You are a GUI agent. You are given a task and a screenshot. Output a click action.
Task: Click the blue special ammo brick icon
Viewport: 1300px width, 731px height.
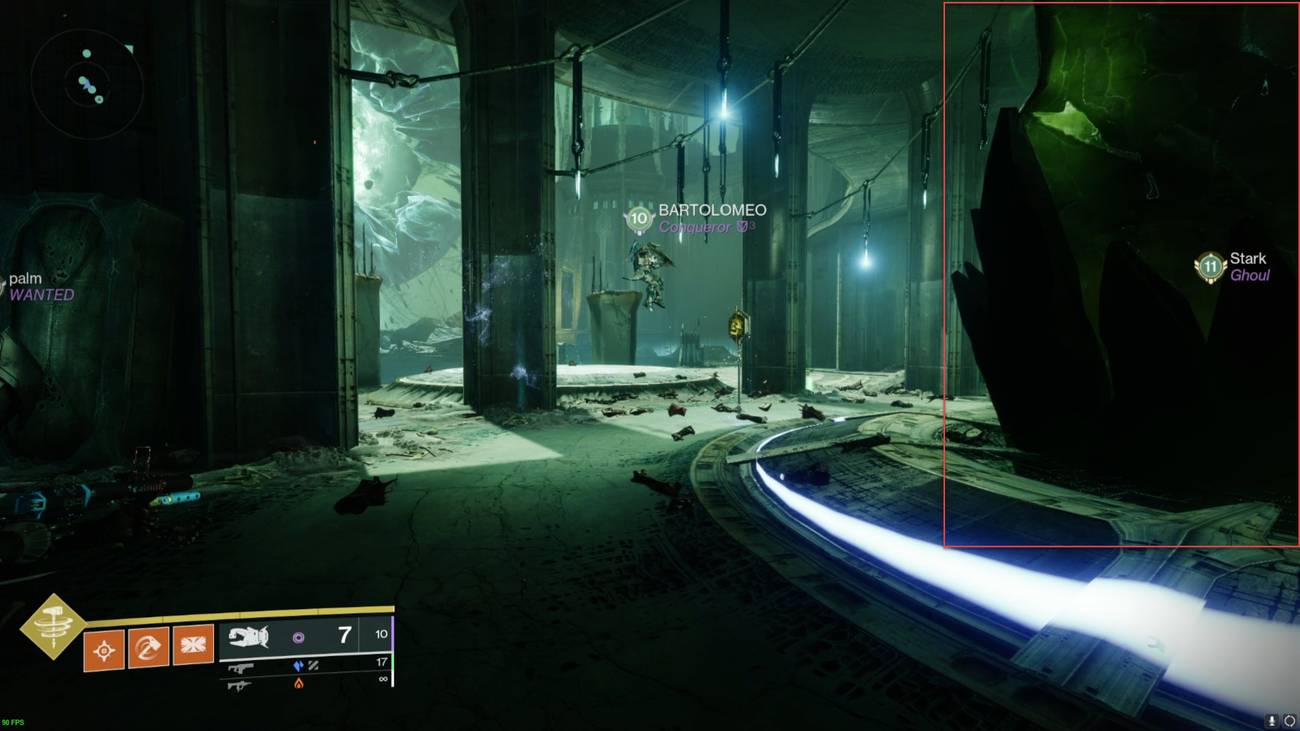[x=297, y=666]
